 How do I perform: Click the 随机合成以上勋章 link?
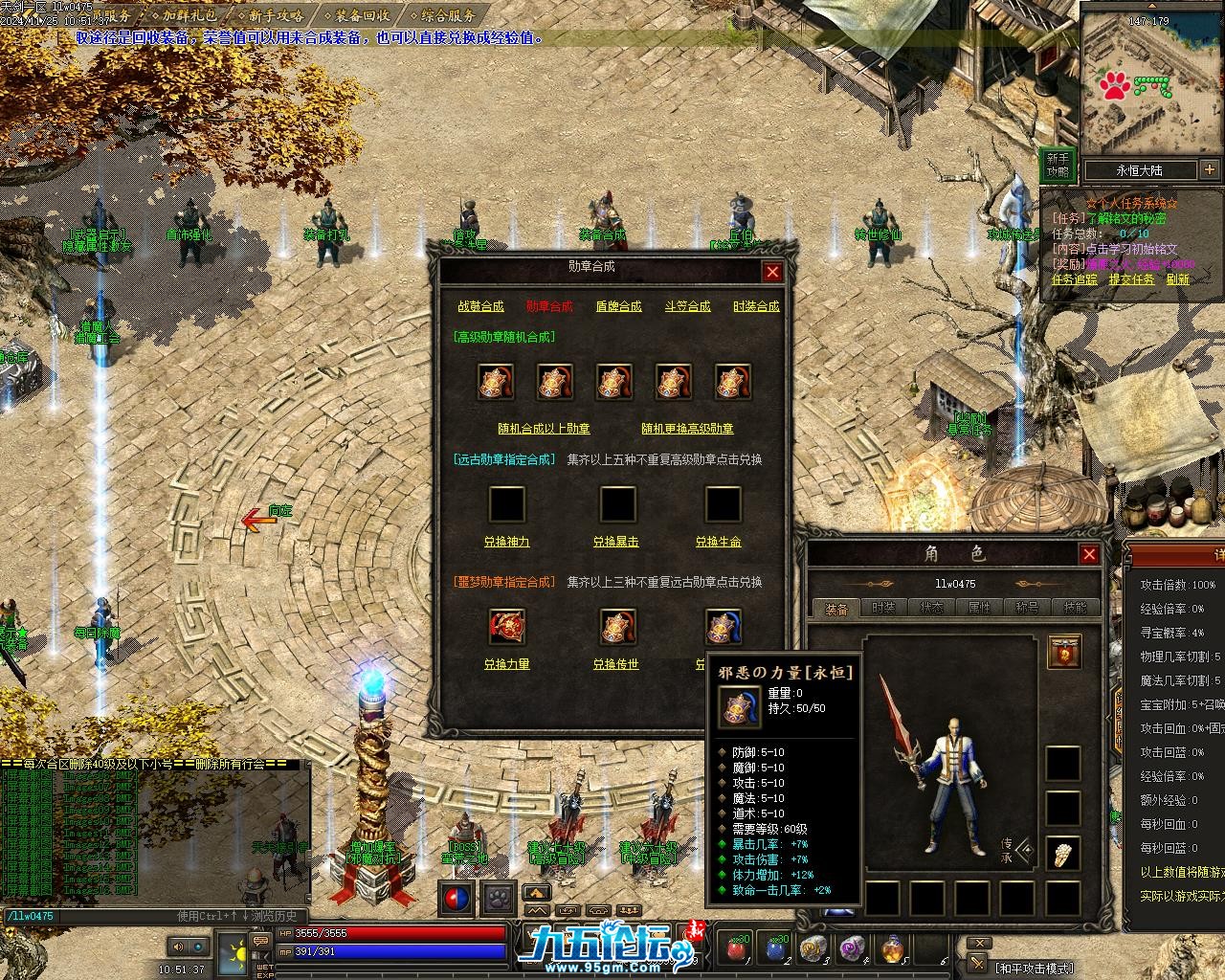click(x=544, y=428)
